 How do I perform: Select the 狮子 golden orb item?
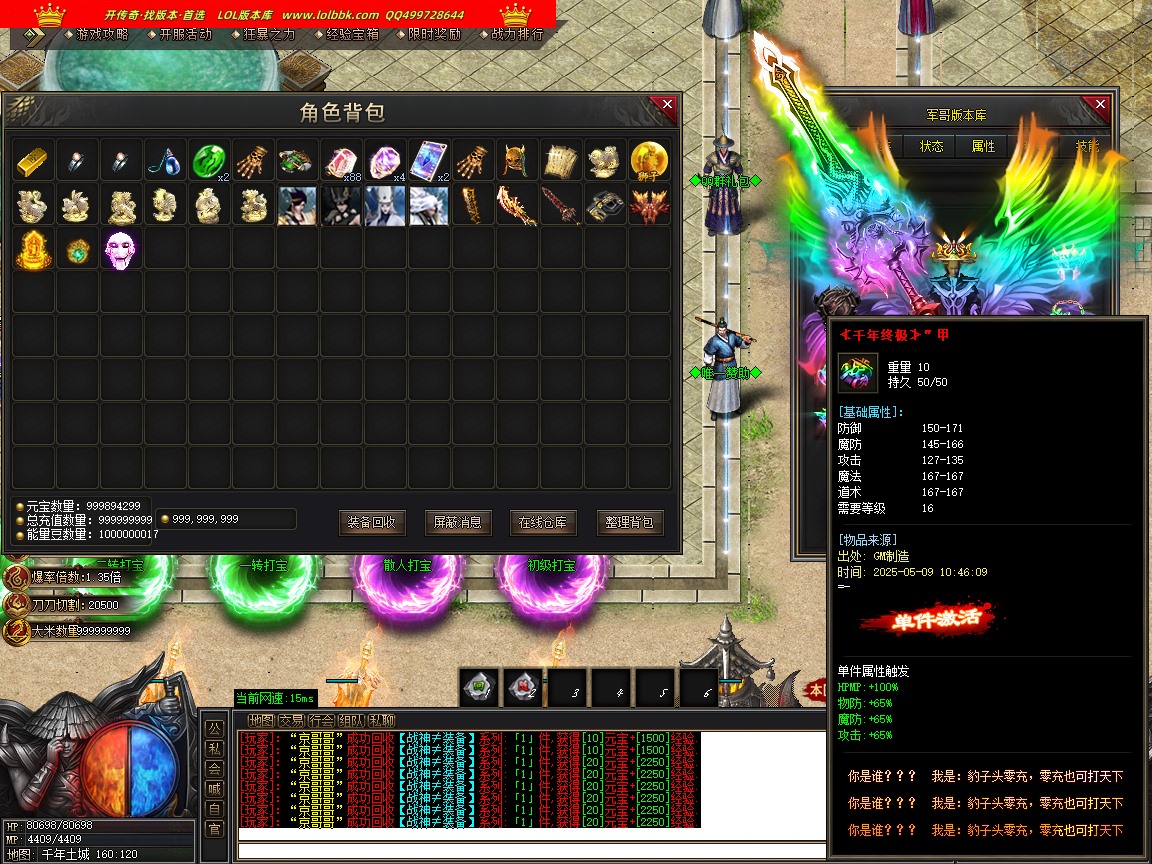coord(649,160)
